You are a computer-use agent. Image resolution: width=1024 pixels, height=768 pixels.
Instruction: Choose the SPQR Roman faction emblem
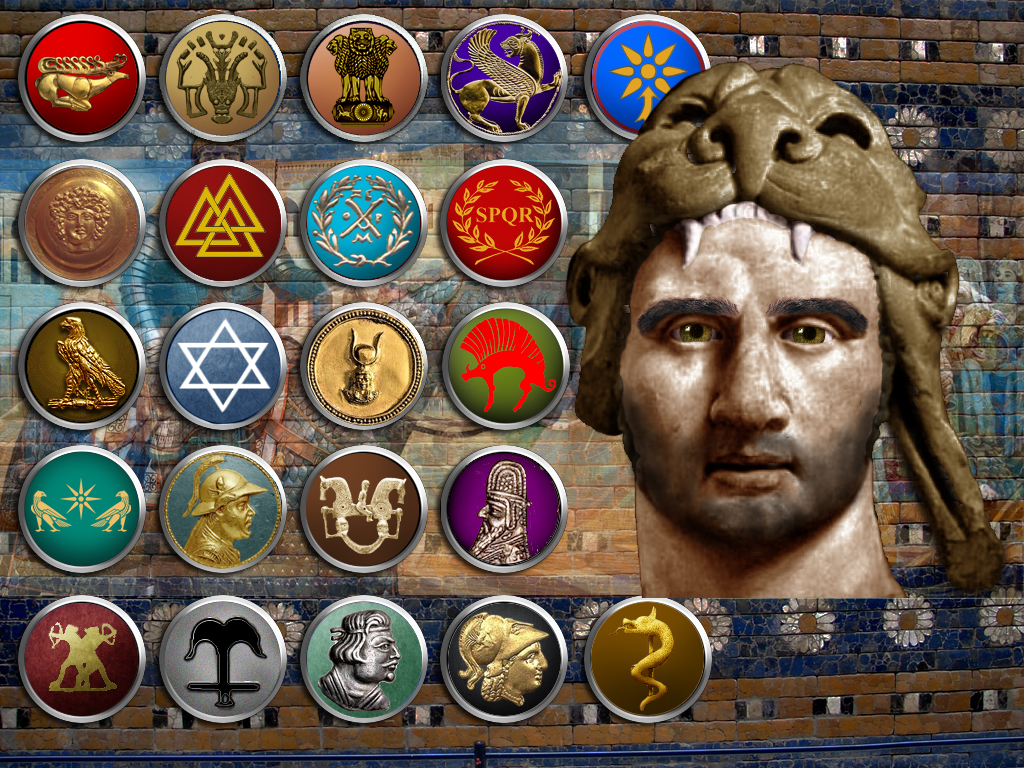point(505,223)
